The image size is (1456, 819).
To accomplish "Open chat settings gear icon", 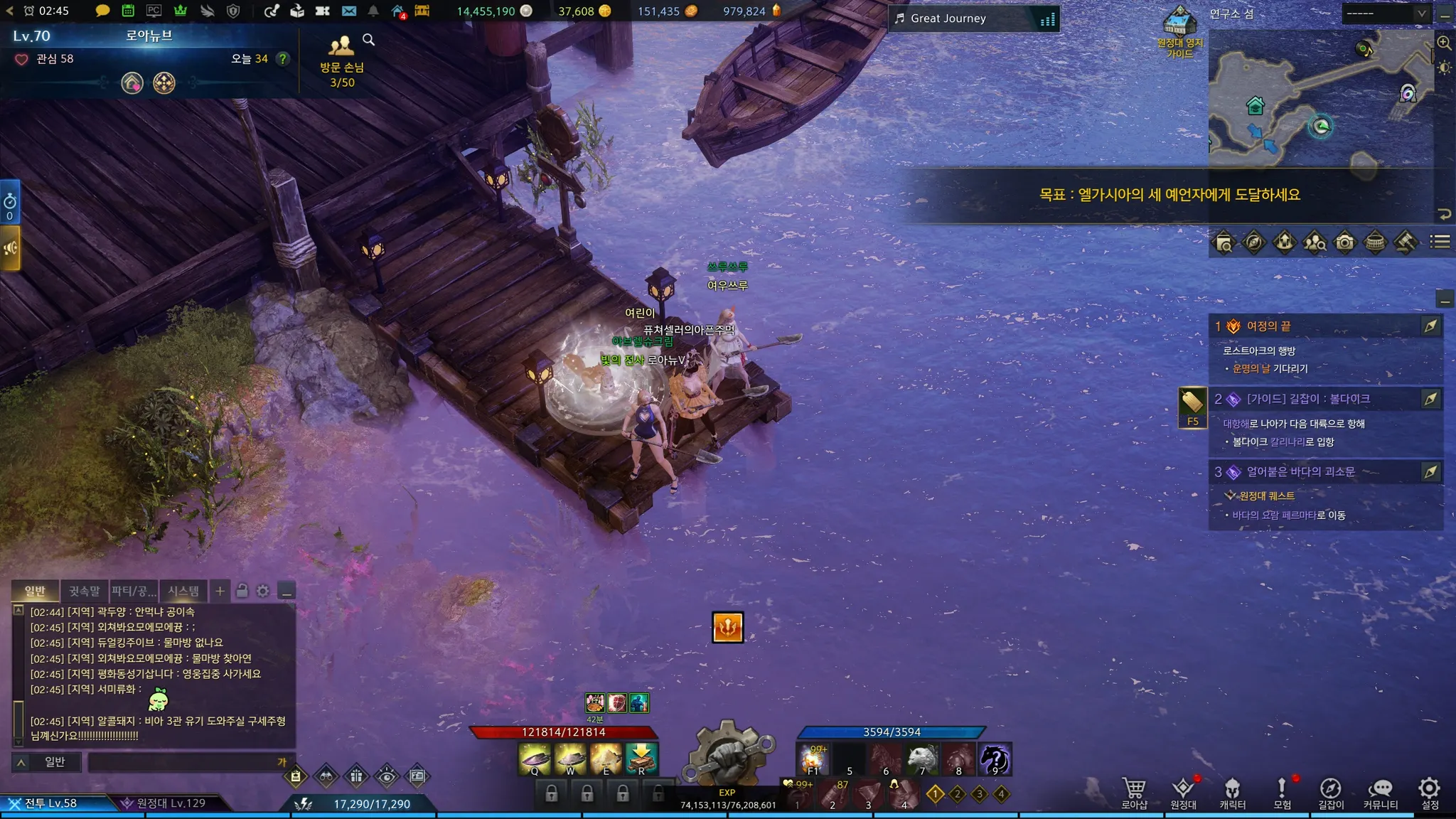I will pos(263,591).
